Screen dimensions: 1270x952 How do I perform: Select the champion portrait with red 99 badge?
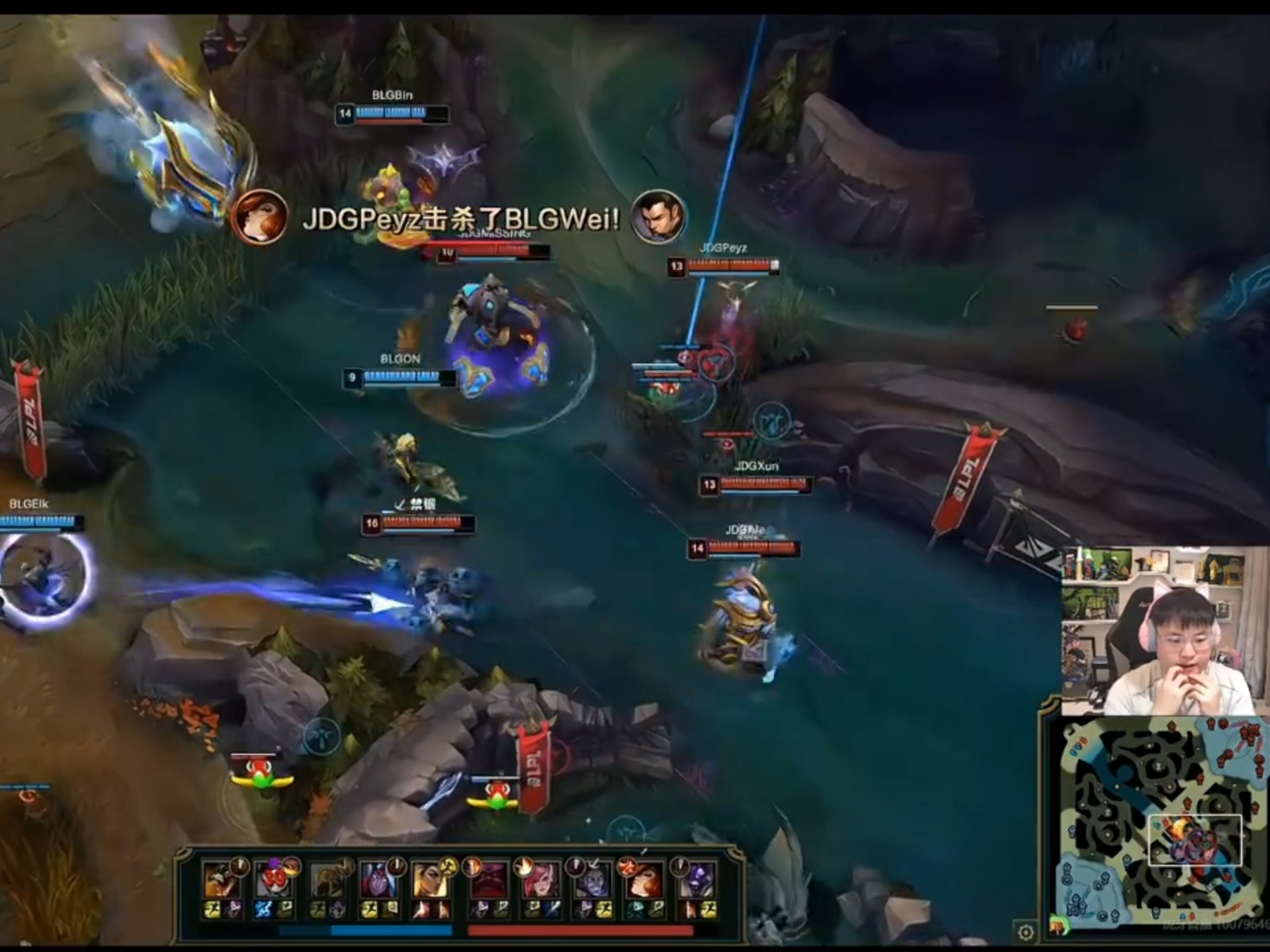point(273,880)
